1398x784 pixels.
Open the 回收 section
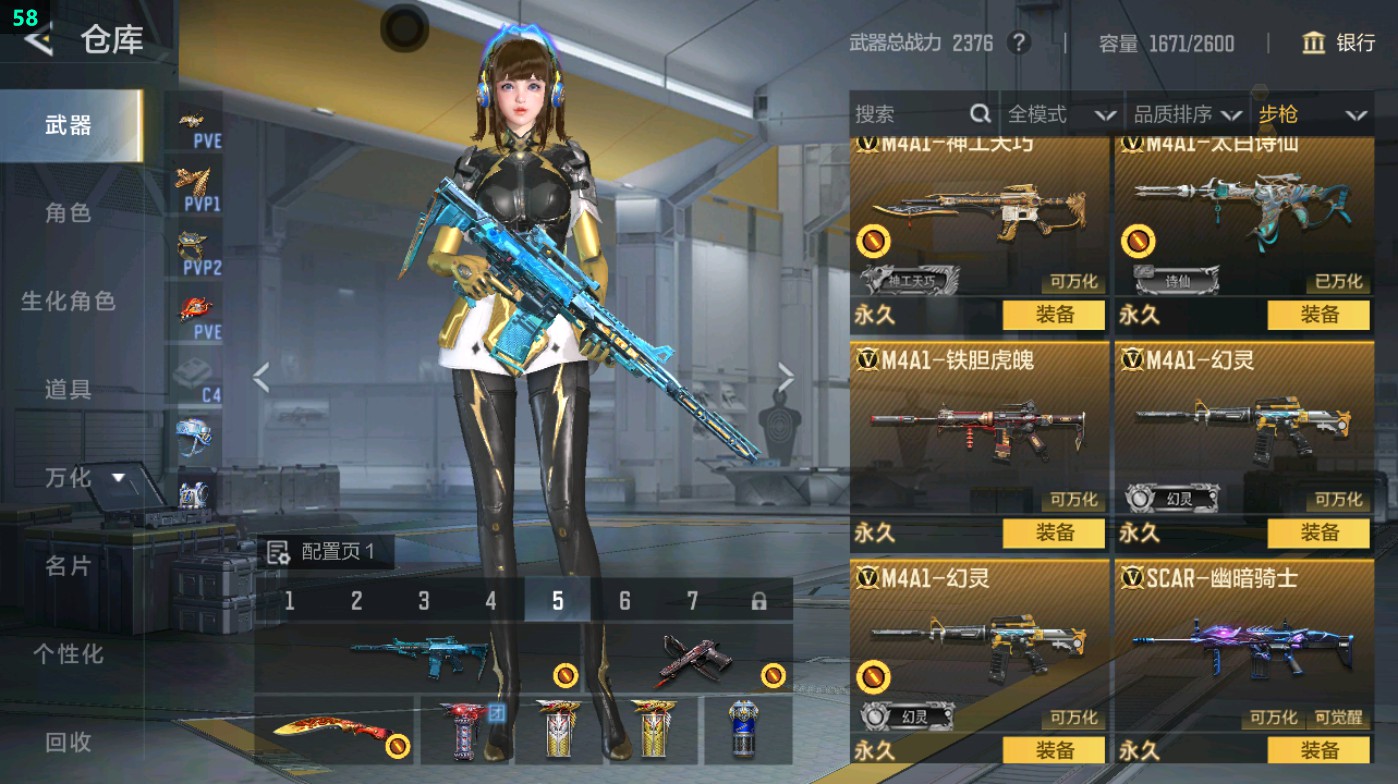[68, 742]
